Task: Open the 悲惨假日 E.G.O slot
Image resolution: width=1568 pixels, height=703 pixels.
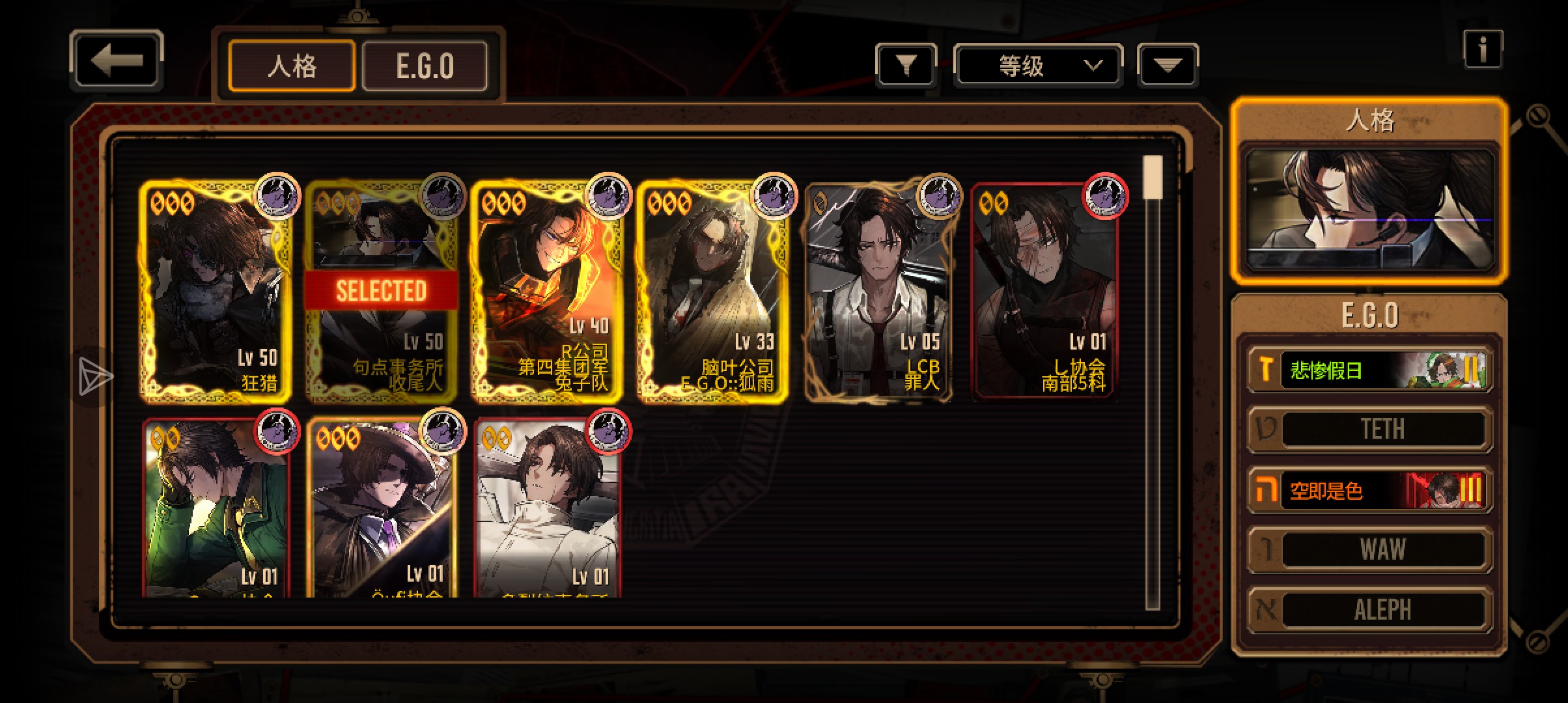Action: click(x=1370, y=370)
